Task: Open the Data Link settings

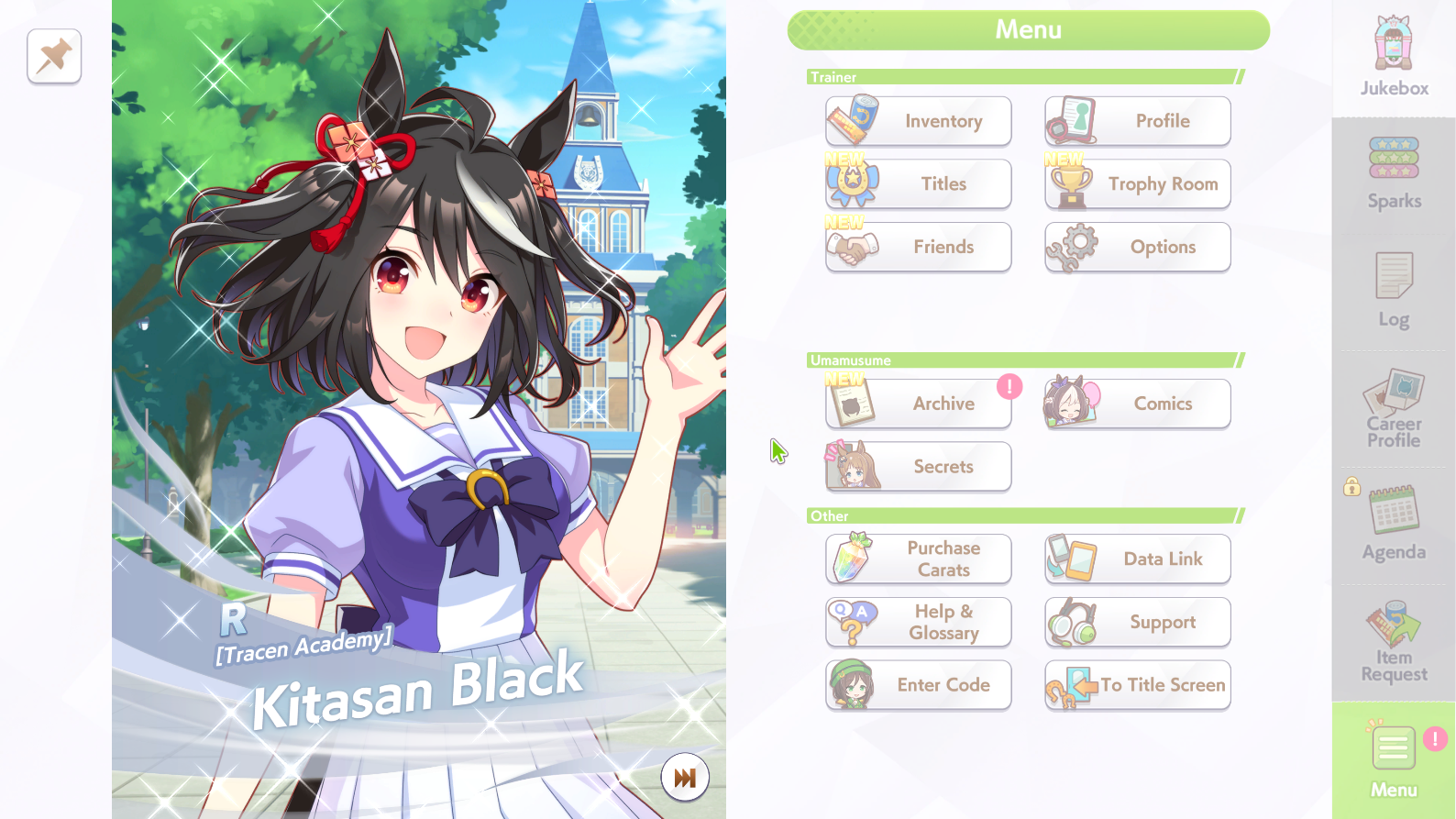Action: [x=1138, y=559]
